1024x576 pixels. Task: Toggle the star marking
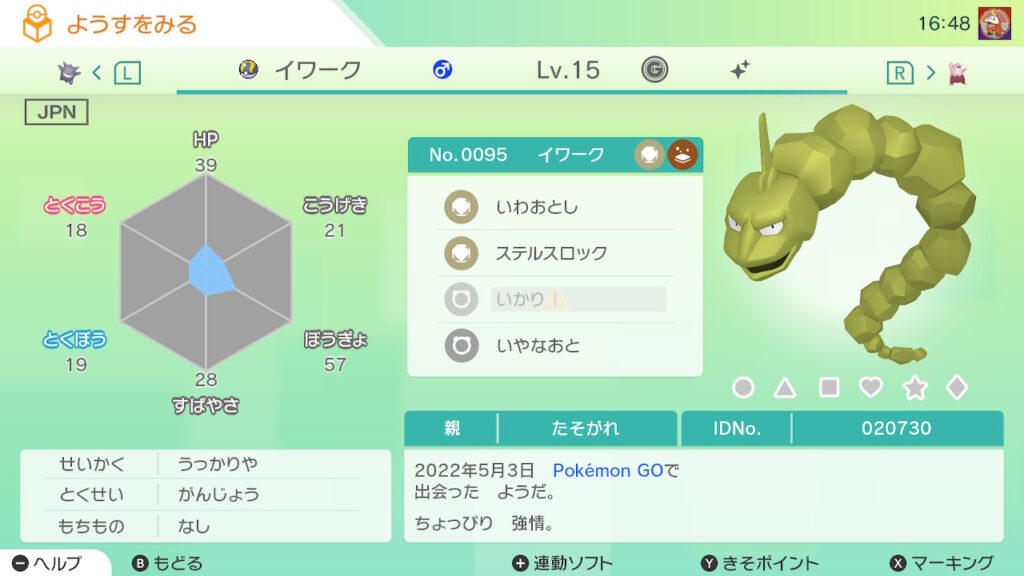pos(914,388)
